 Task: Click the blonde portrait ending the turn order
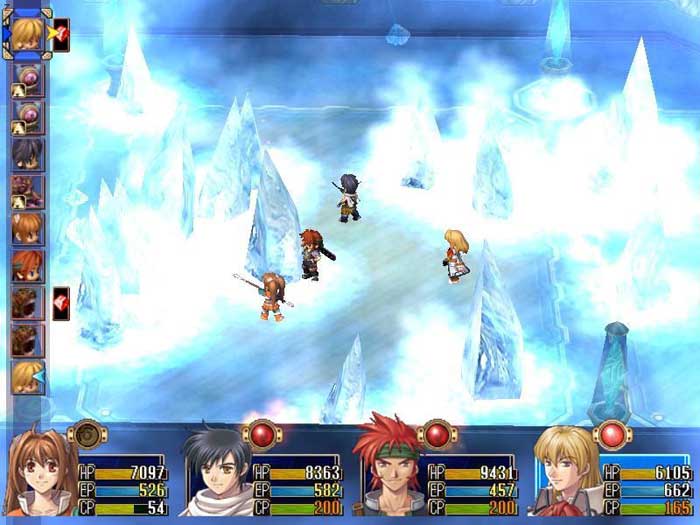pyautogui.click(x=27, y=377)
